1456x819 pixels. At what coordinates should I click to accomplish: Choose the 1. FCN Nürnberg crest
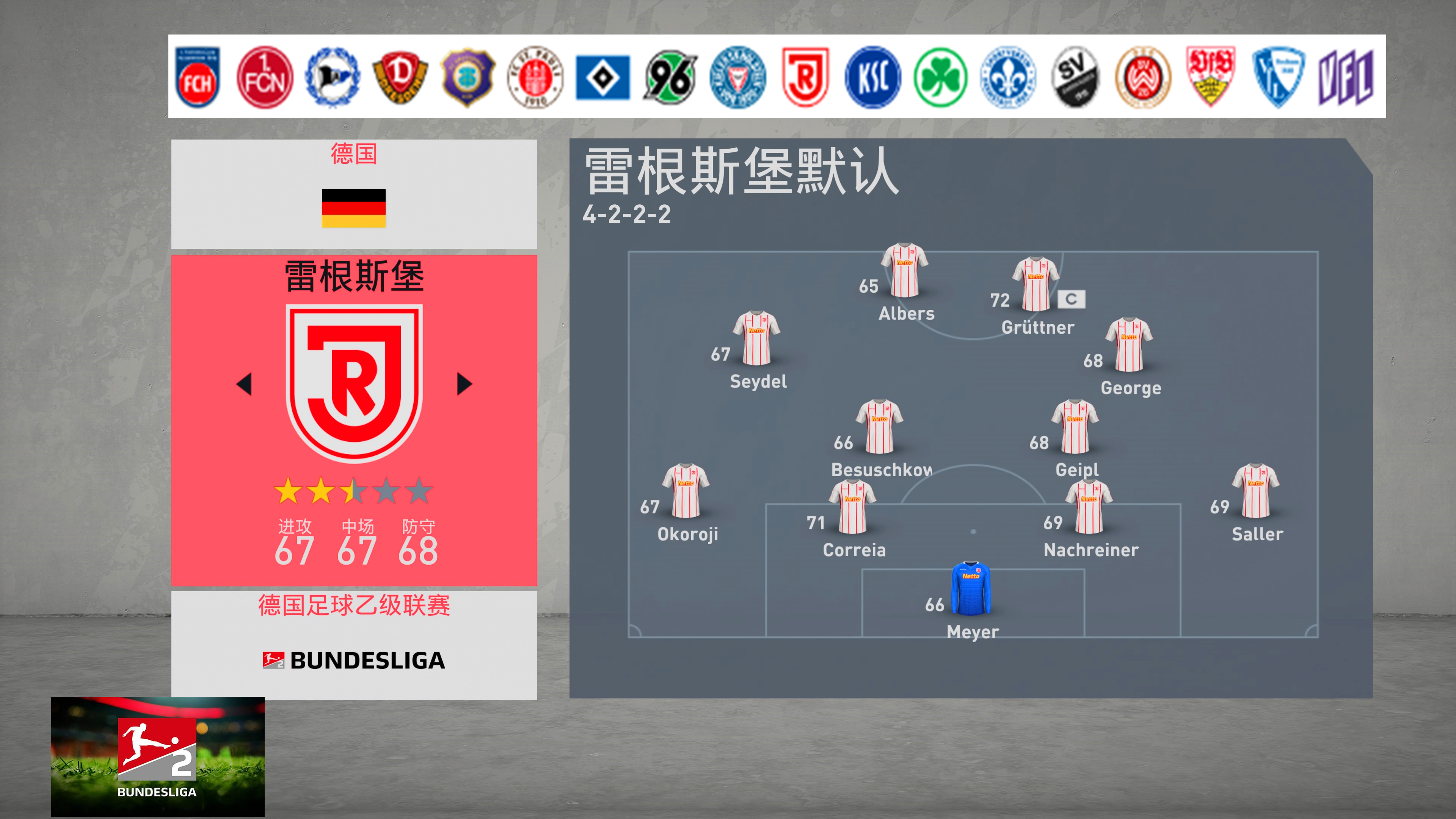pos(265,77)
